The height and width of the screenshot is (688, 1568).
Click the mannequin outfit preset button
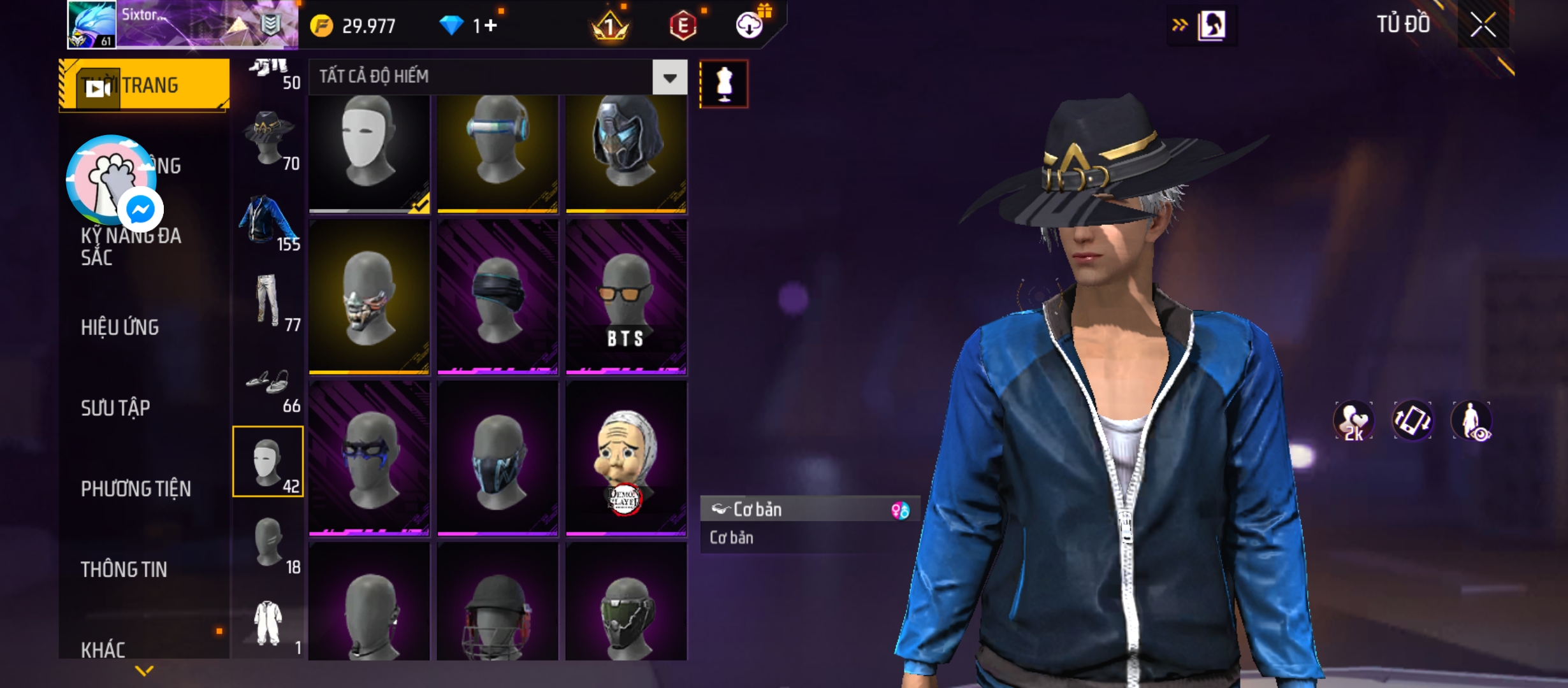pyautogui.click(x=723, y=84)
